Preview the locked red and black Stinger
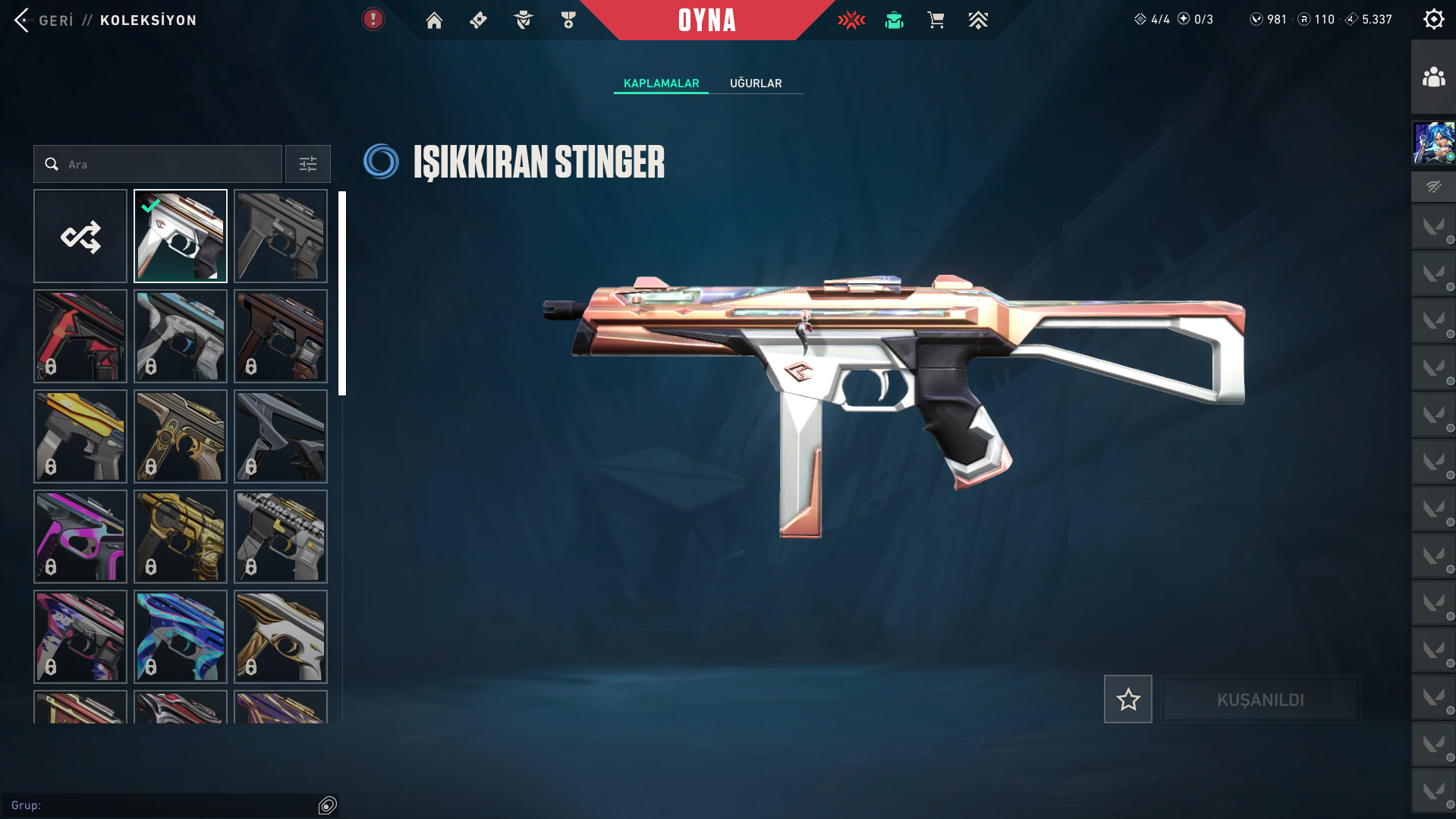The width and height of the screenshot is (1456, 819). click(80, 336)
